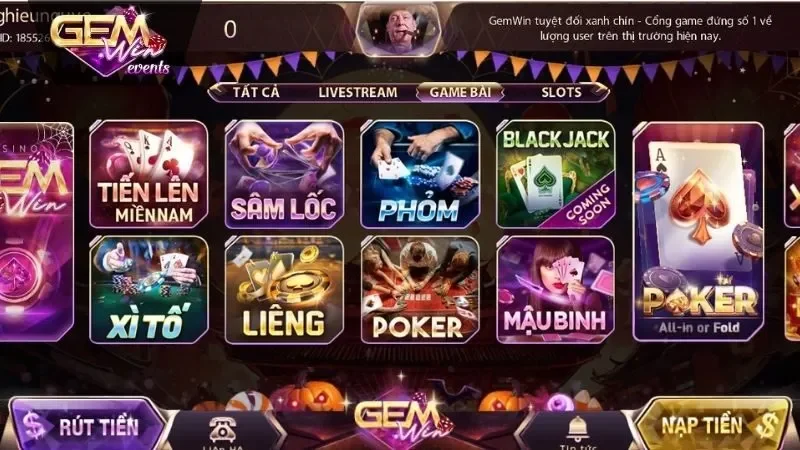
Task: Open the Livestream tab
Action: pos(357,92)
